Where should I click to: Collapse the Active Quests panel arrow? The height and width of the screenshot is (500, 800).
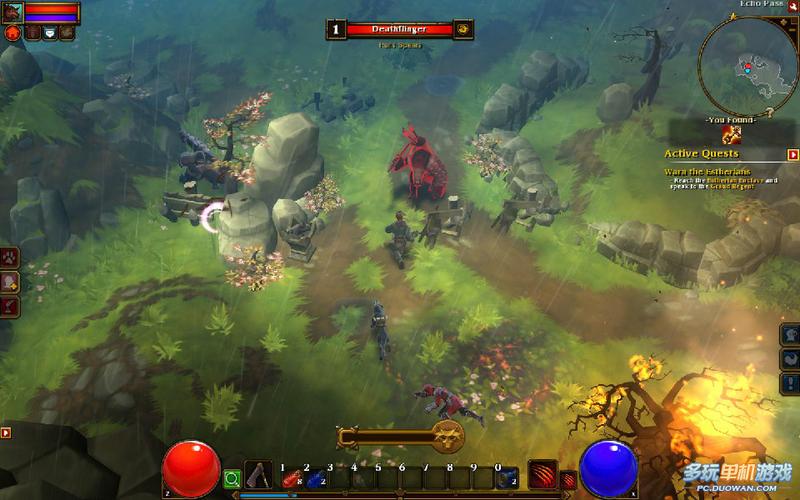click(x=793, y=155)
